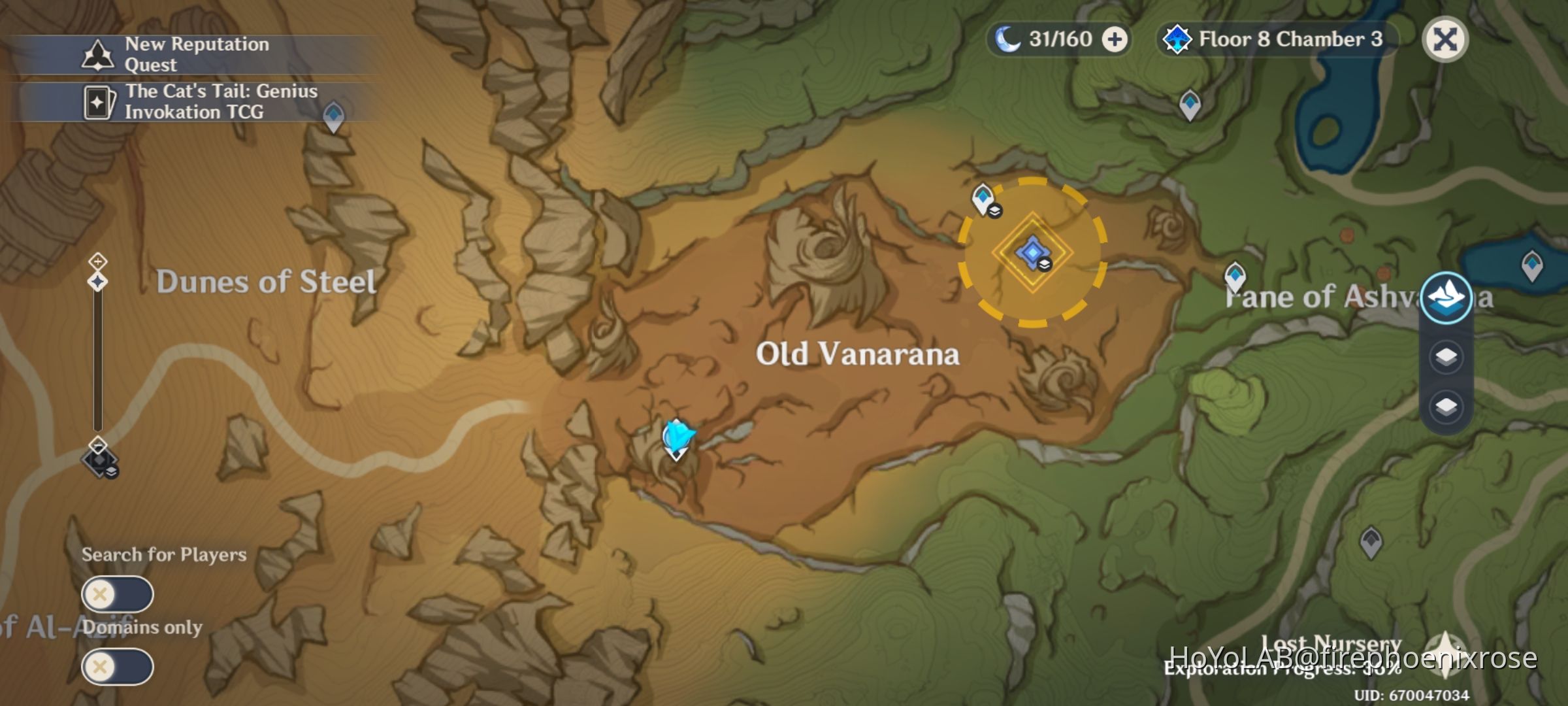
Task: Click the Floor 8 Chamber 3 abyss icon
Action: pyautogui.click(x=1179, y=39)
